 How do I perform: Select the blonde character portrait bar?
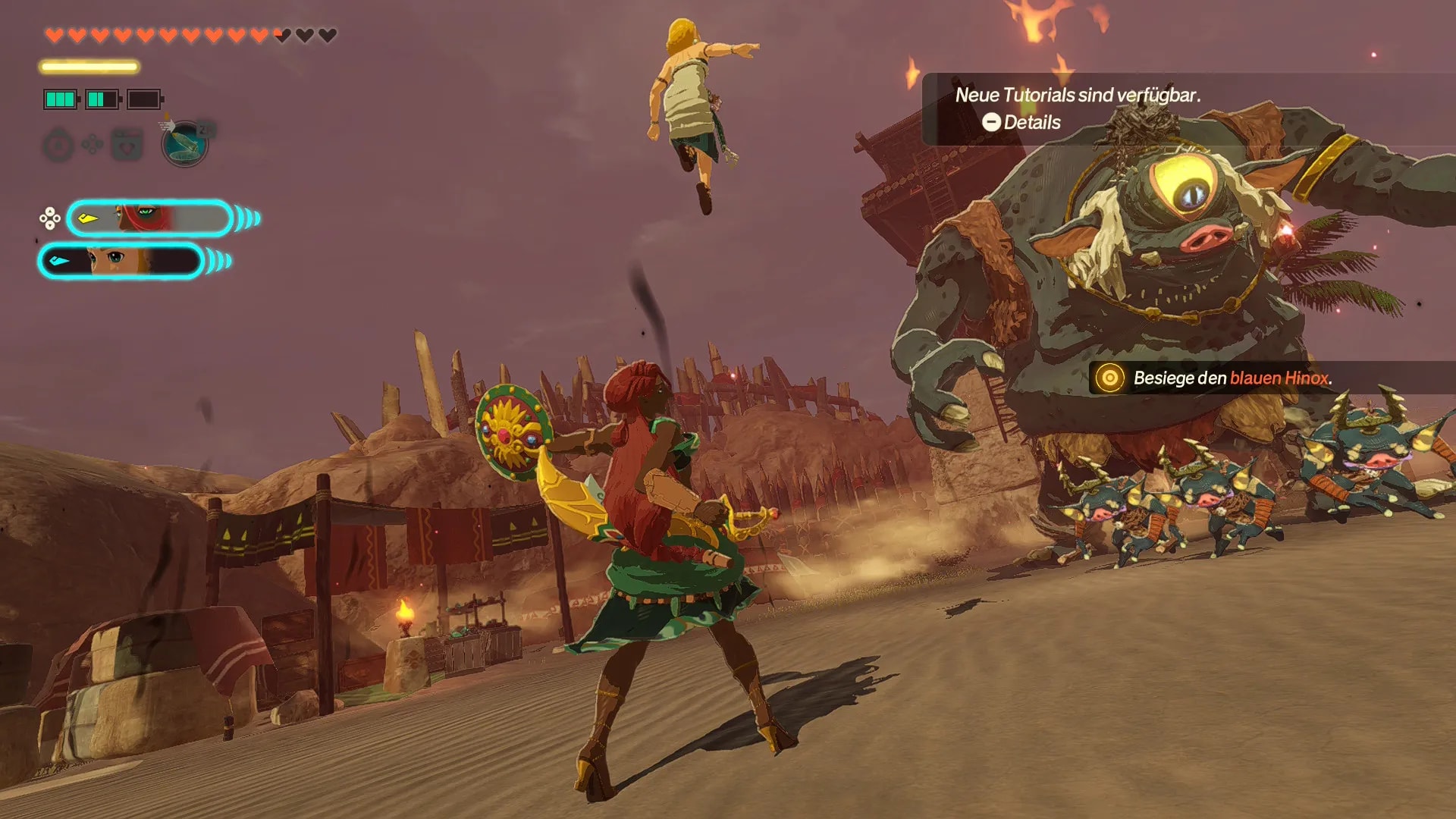pos(121,261)
